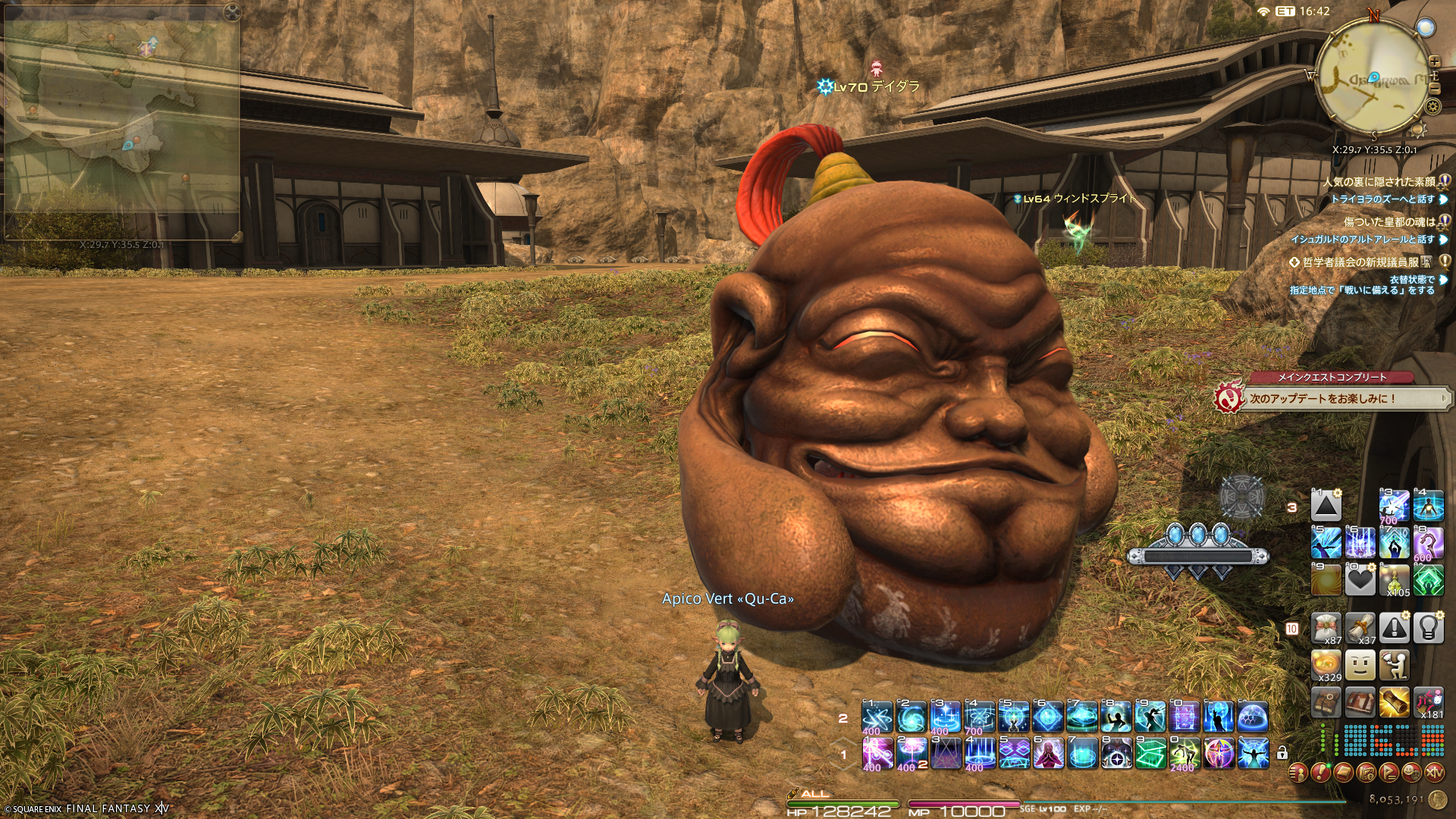Open the XIV system menu button
The width and height of the screenshot is (1456, 819).
[x=1434, y=773]
